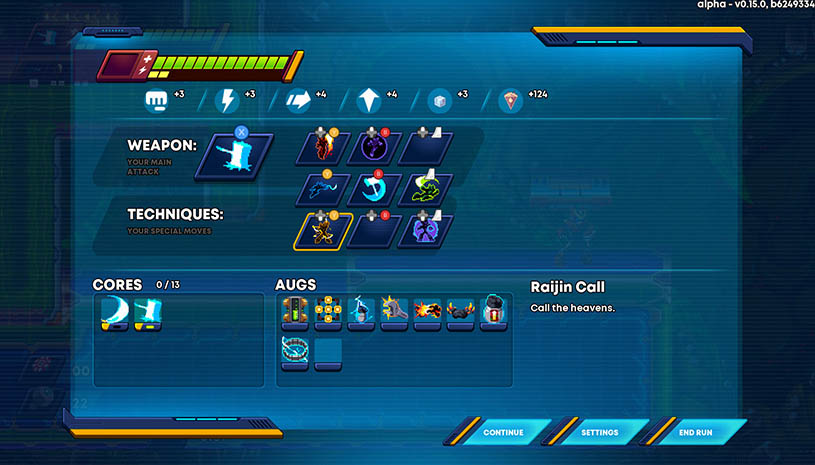This screenshot has height=465, width=815.
Task: Open the Settings menu
Action: point(599,432)
